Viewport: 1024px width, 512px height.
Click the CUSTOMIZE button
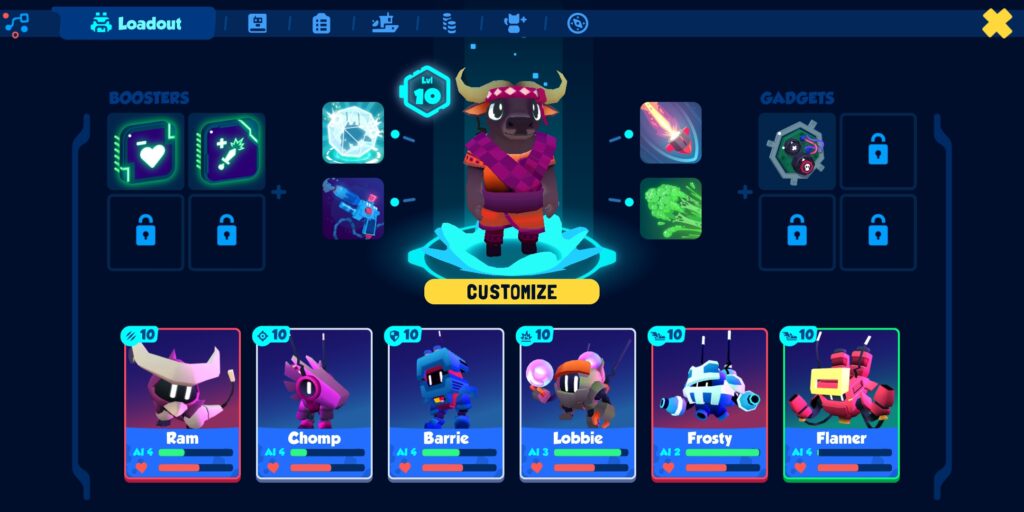511,292
